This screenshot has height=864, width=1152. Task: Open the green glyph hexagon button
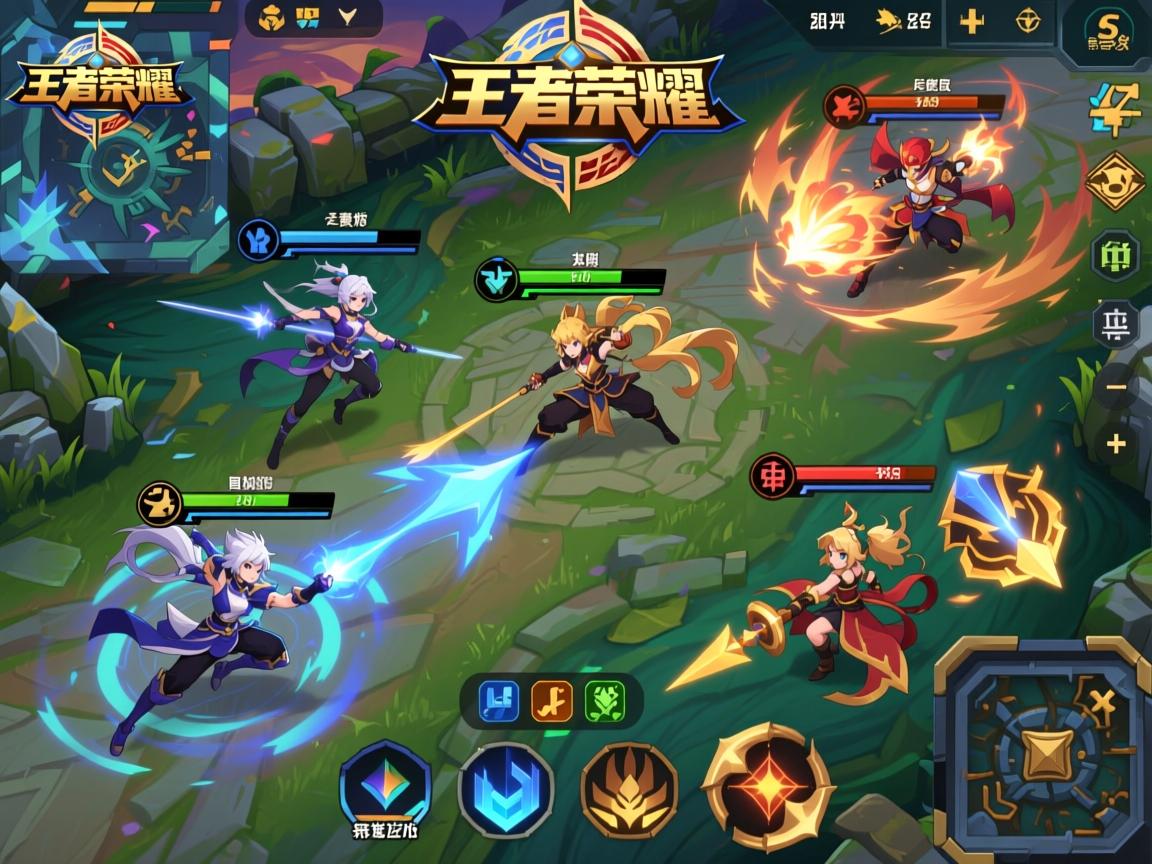1115,255
